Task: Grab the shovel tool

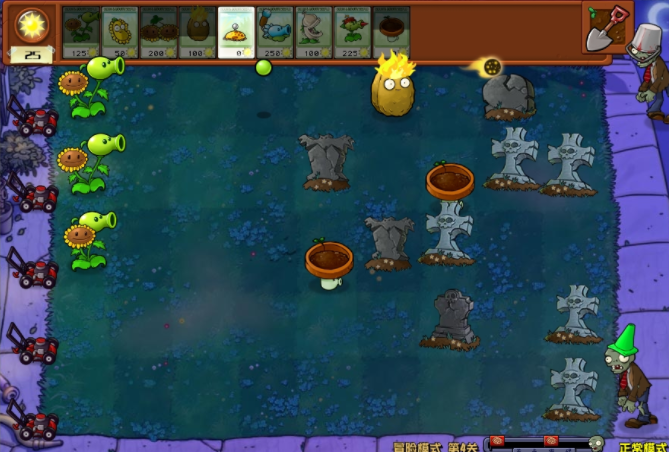Action: coord(608,26)
